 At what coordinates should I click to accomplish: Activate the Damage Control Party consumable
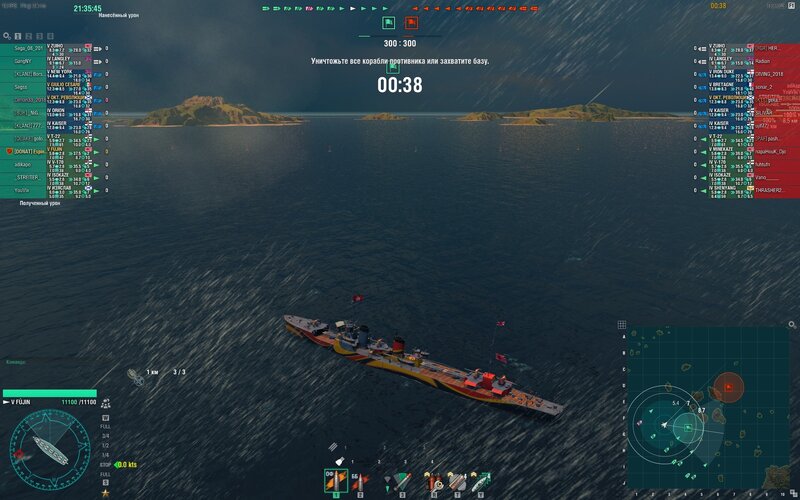pos(434,481)
